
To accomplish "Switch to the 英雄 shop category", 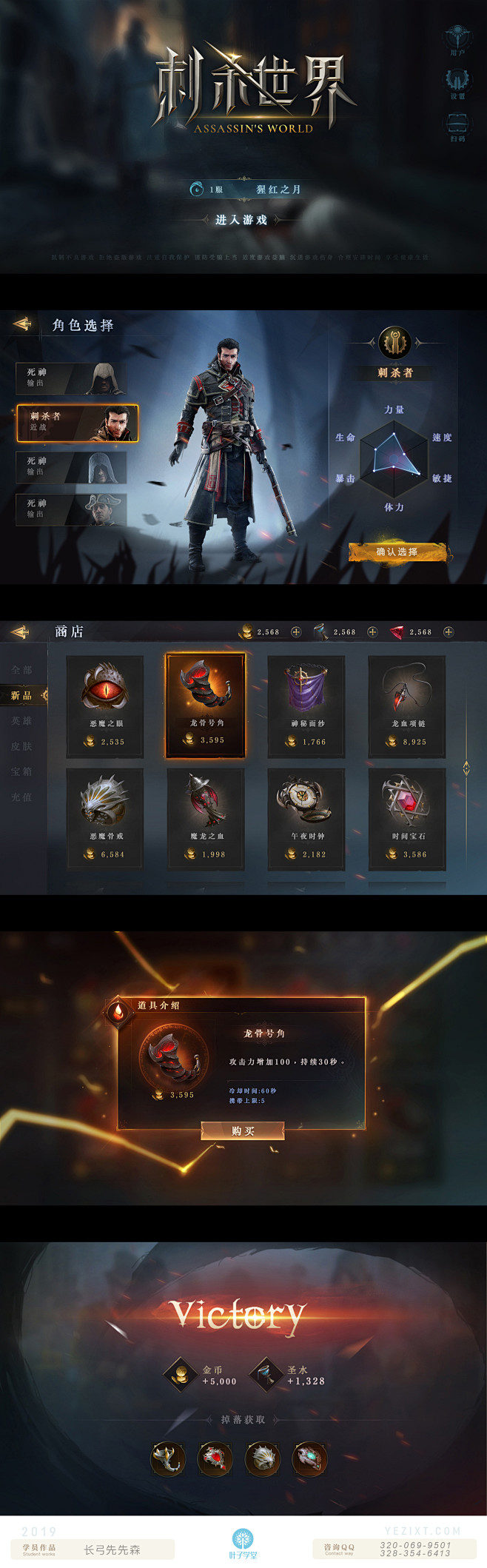I will (x=22, y=721).
